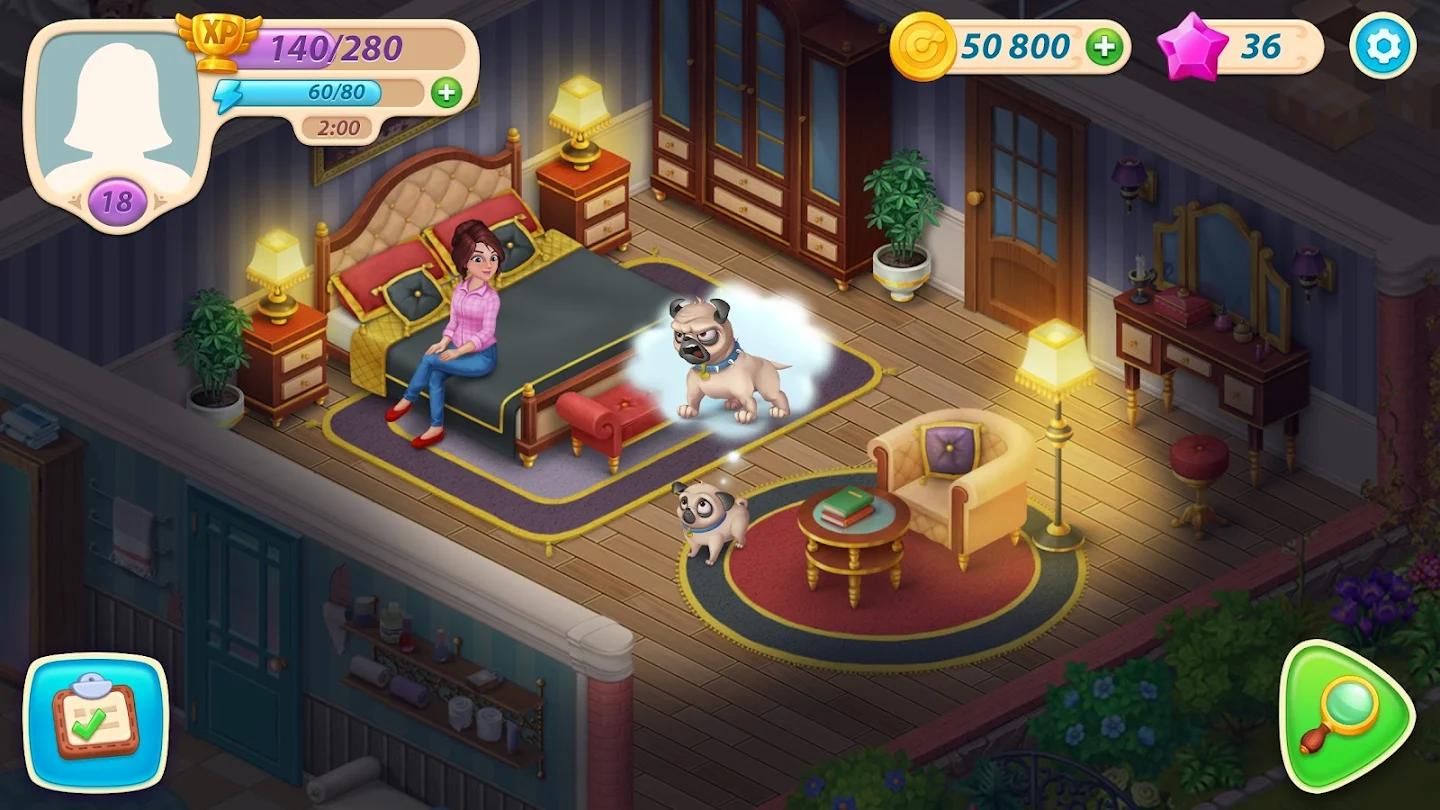
Task: Open the coin purchase with green plus
Action: point(1104,45)
